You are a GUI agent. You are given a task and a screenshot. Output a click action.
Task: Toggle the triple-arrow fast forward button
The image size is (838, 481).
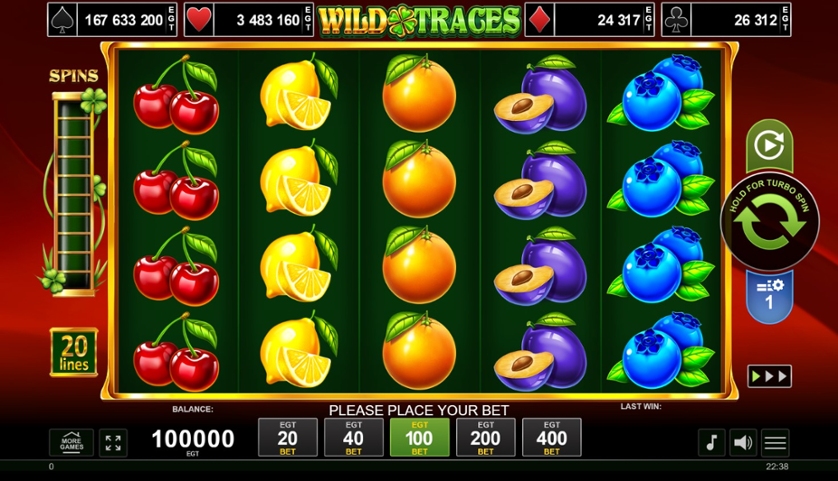[x=769, y=376]
